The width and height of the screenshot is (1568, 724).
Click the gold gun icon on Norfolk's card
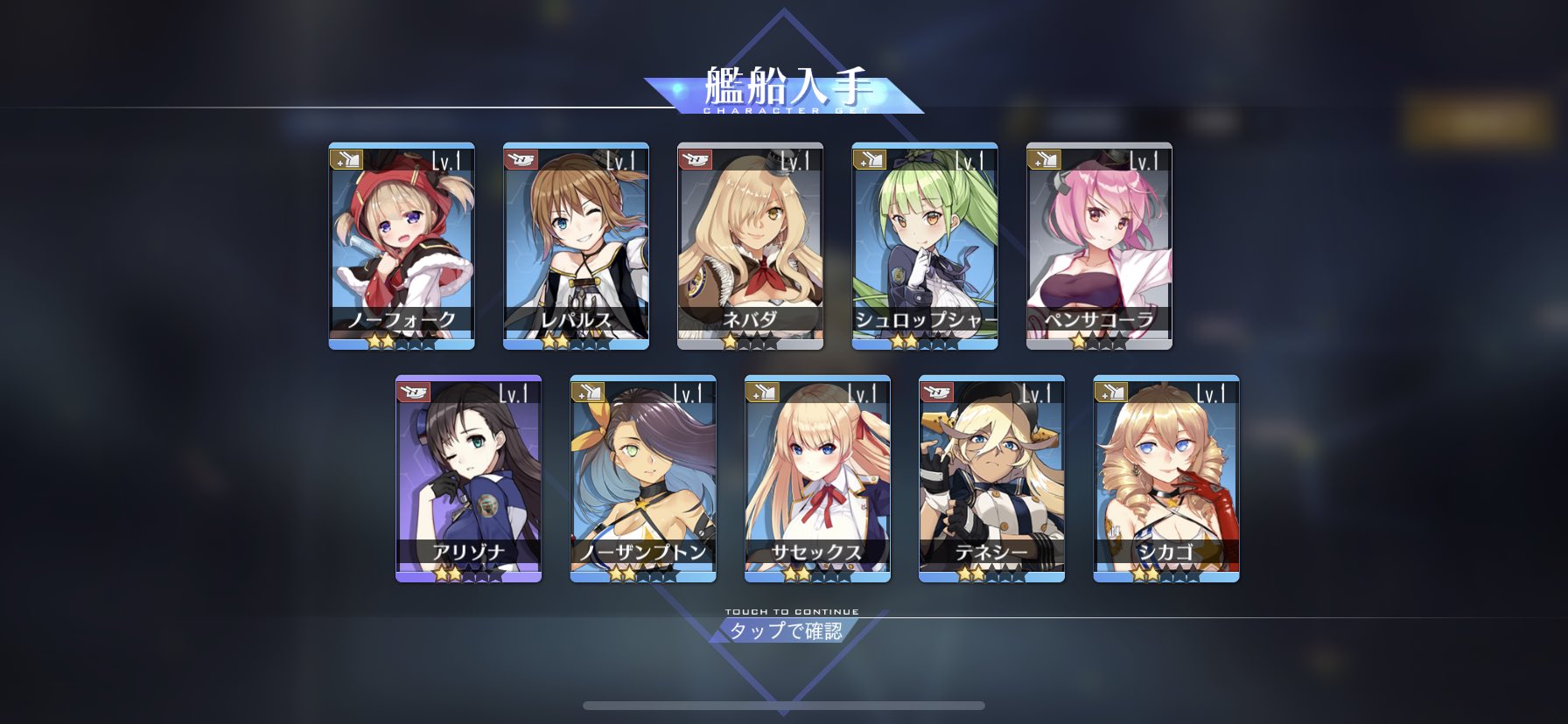[347, 157]
